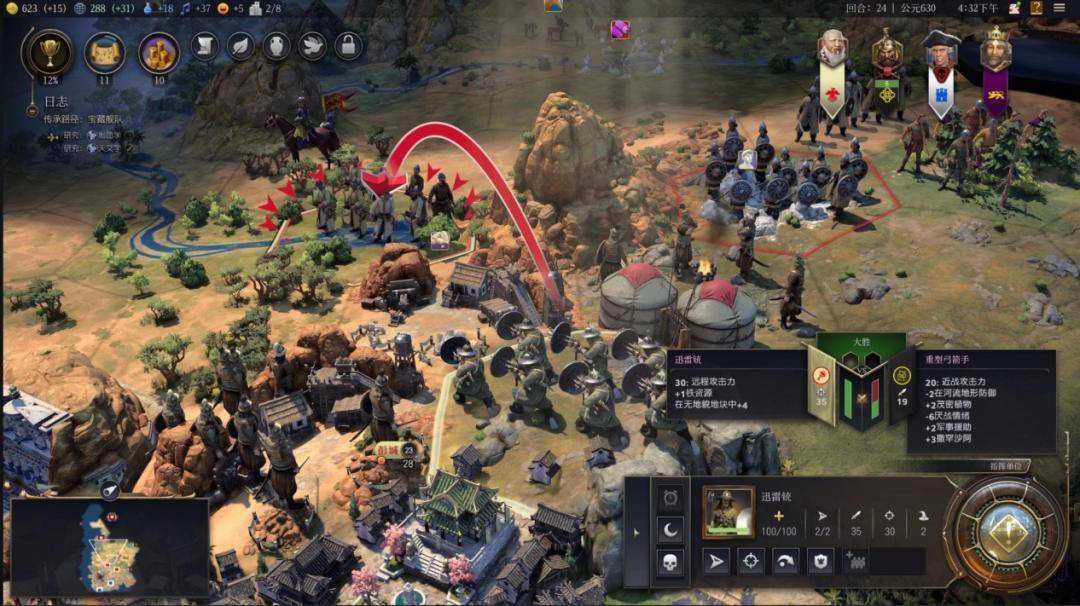Select the crowned king portrait with purple banner
Screen dimensions: 1080x606
point(995,48)
